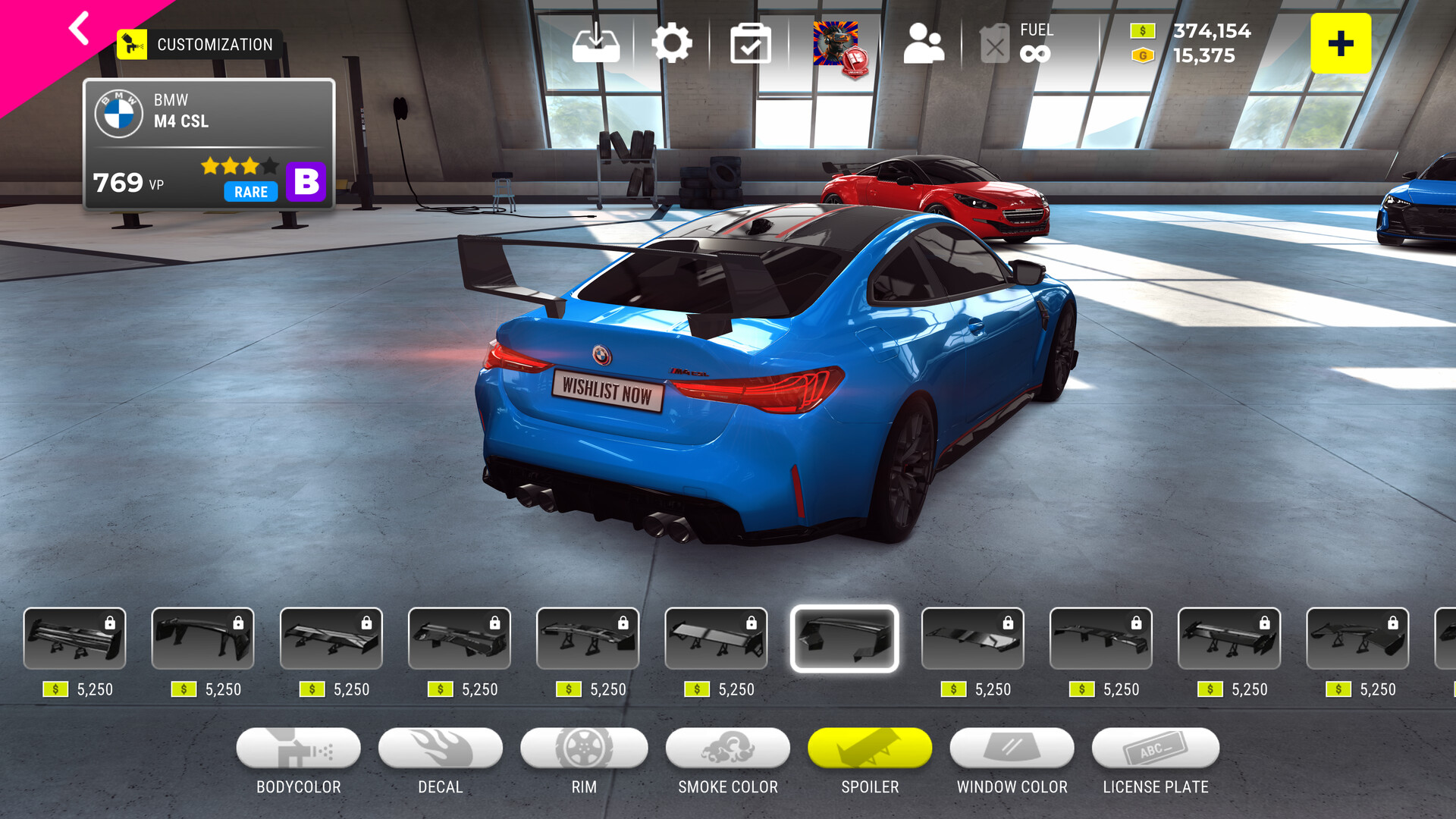This screenshot has height=819, width=1456.
Task: Open the download inbox icon
Action: (x=596, y=42)
